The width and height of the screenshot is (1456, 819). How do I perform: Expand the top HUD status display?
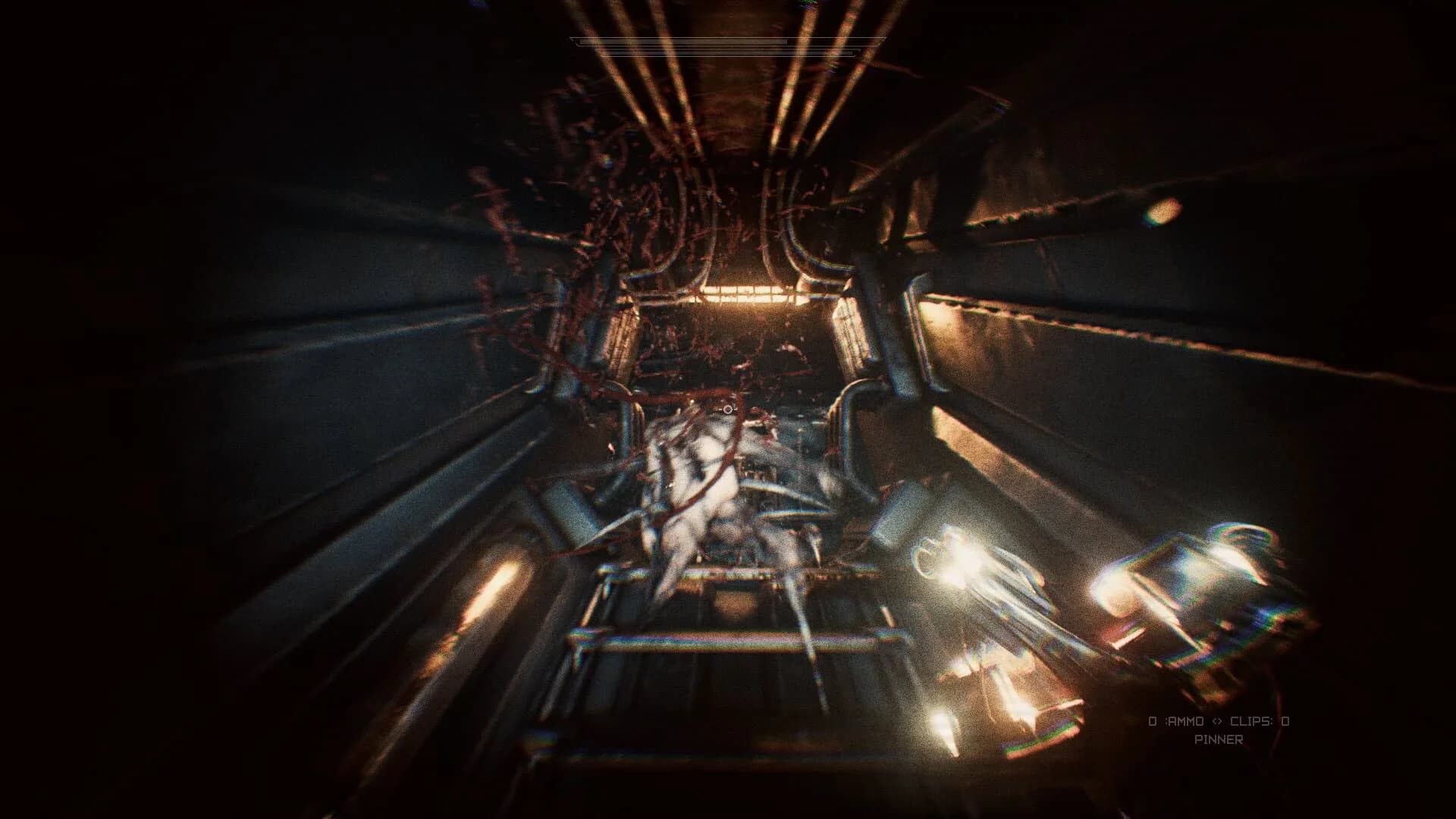point(720,45)
